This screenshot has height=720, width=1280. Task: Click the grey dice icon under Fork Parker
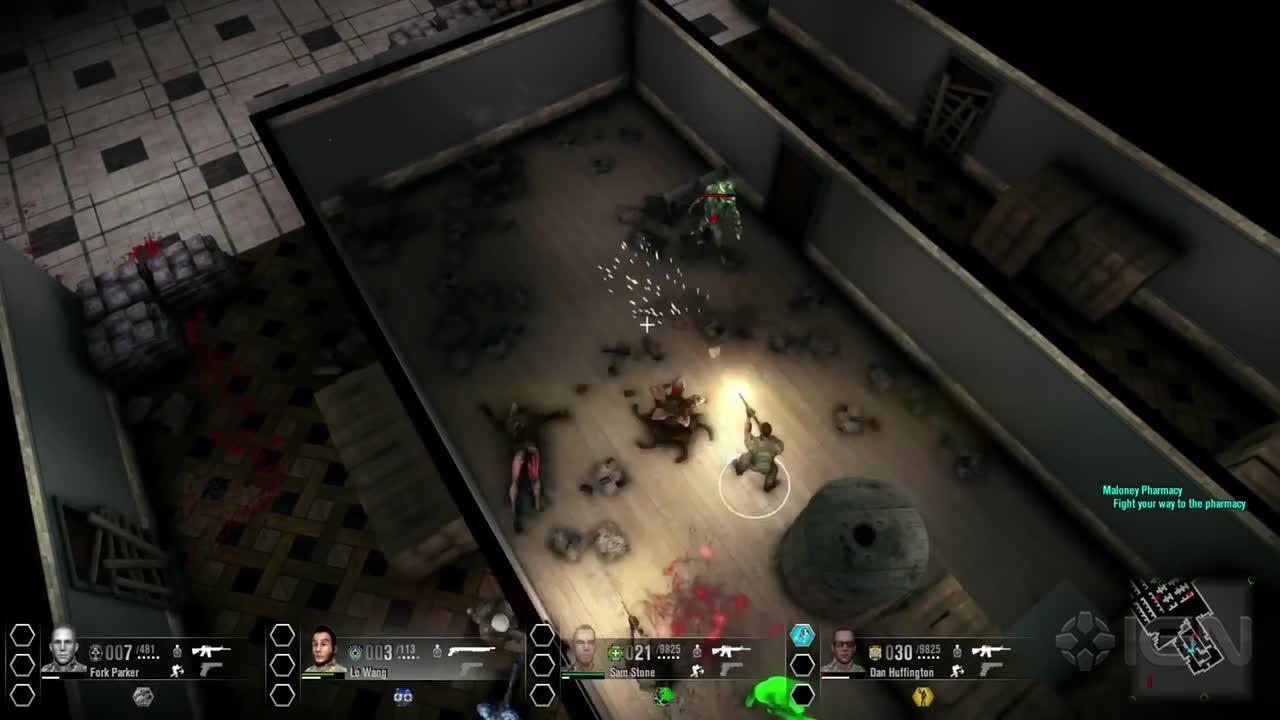click(143, 696)
